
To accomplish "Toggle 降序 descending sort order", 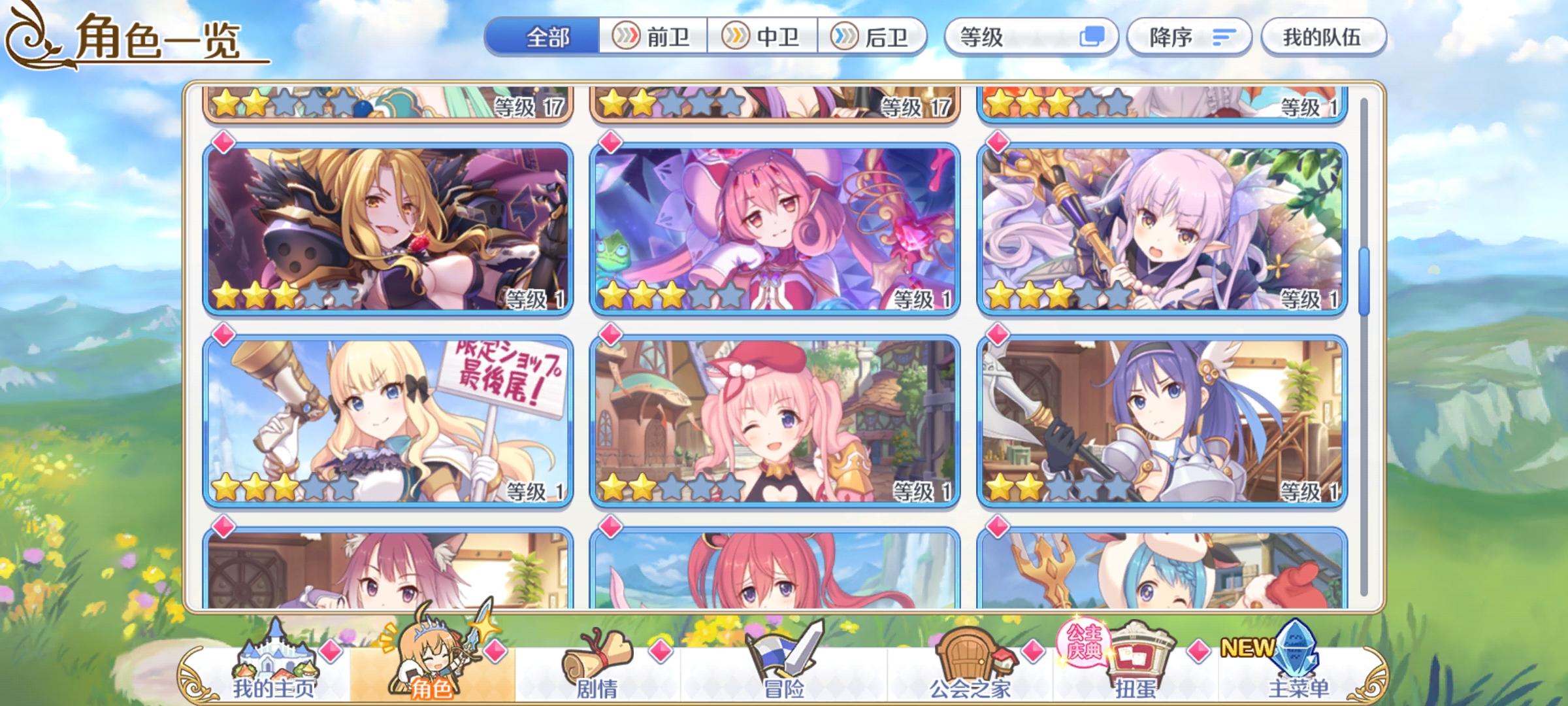I will coord(1189,37).
